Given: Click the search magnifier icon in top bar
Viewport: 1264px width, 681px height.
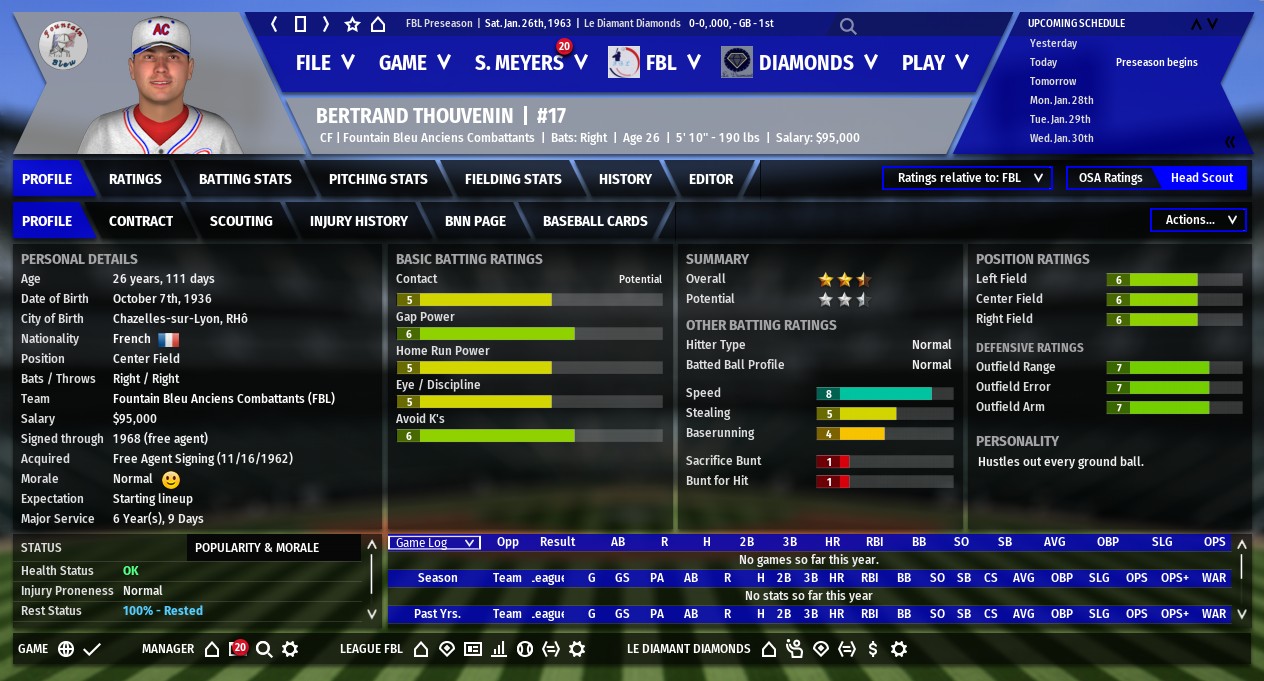Looking at the screenshot, I should (848, 25).
